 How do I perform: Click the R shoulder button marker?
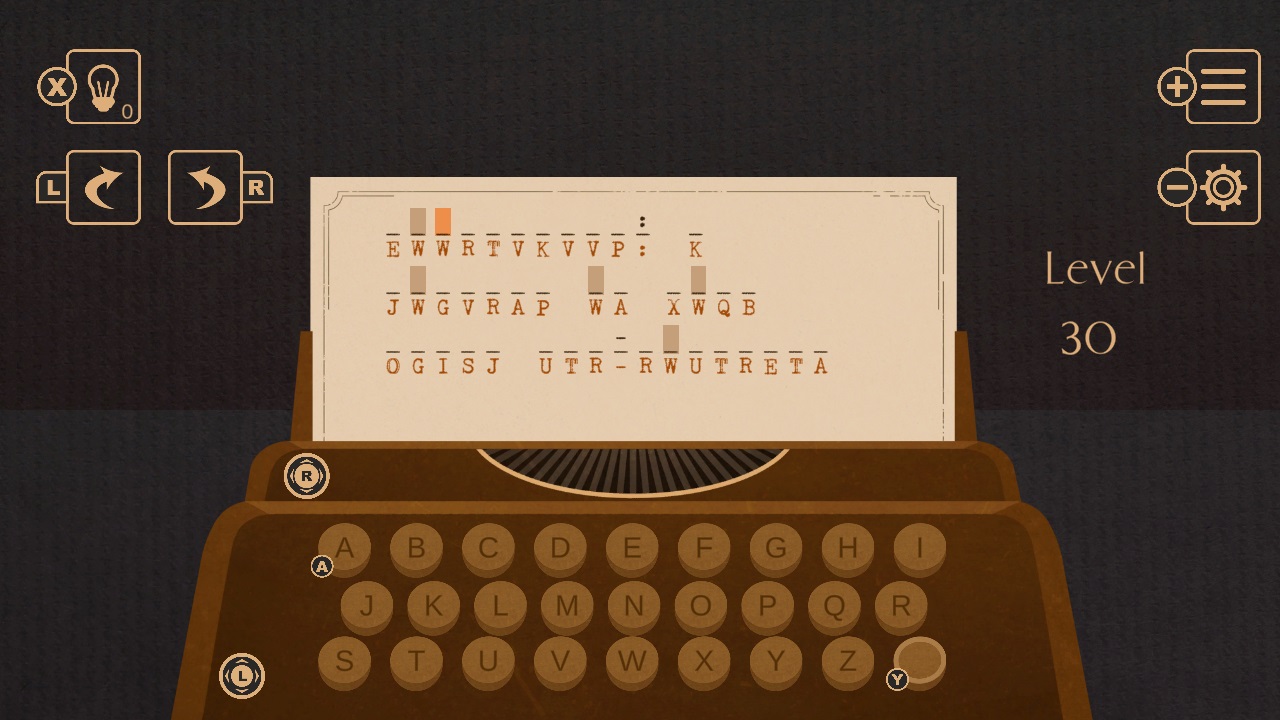point(306,476)
